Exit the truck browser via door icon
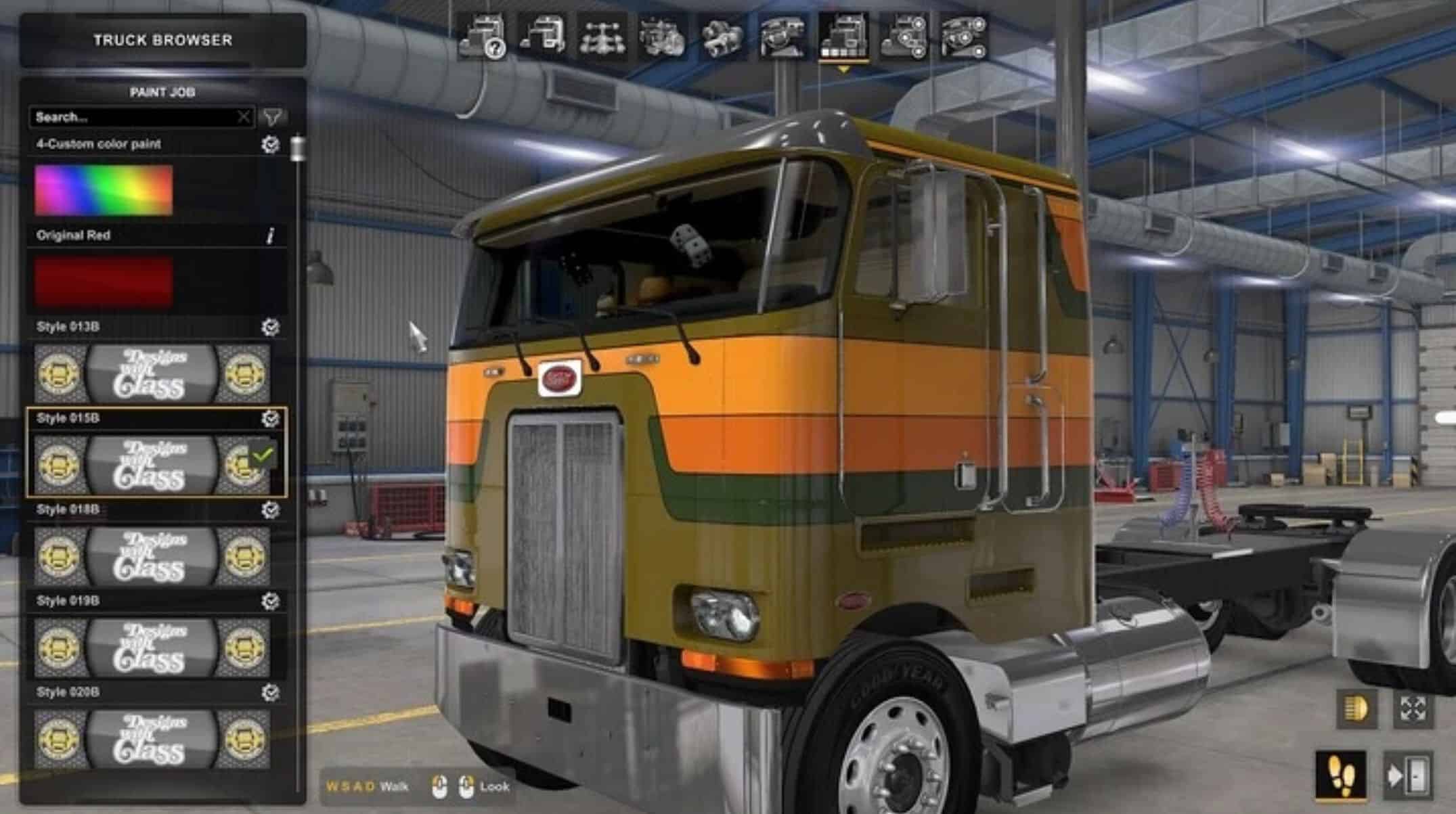Screen dimensions: 1456x814 pyautogui.click(x=1408, y=775)
